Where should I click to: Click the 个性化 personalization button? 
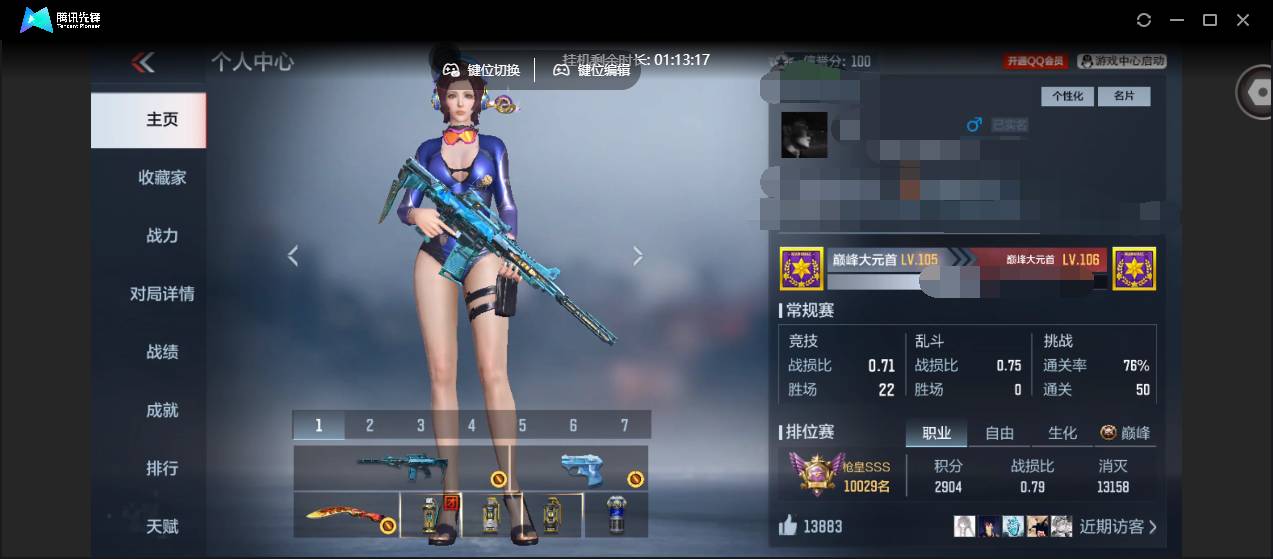coord(1067,97)
